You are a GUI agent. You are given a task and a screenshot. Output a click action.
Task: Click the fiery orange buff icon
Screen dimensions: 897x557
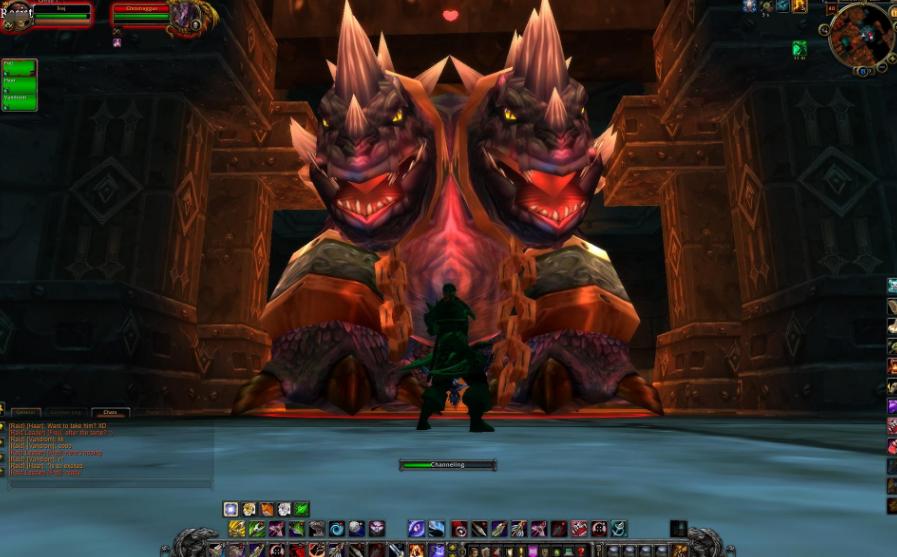(x=799, y=6)
